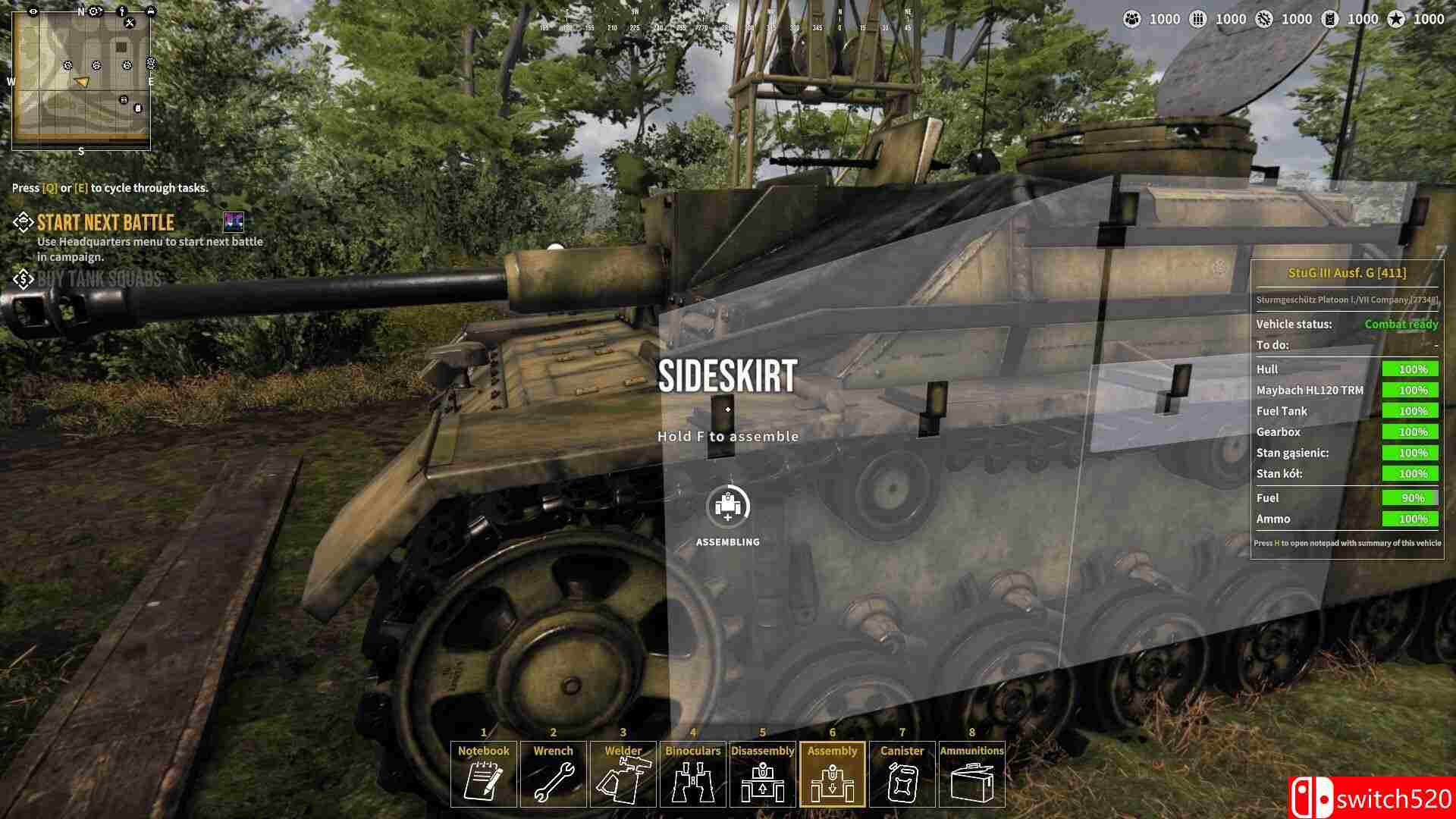Select the Ammunitions crate slot
This screenshot has height=819, width=1456.
pyautogui.click(x=972, y=774)
